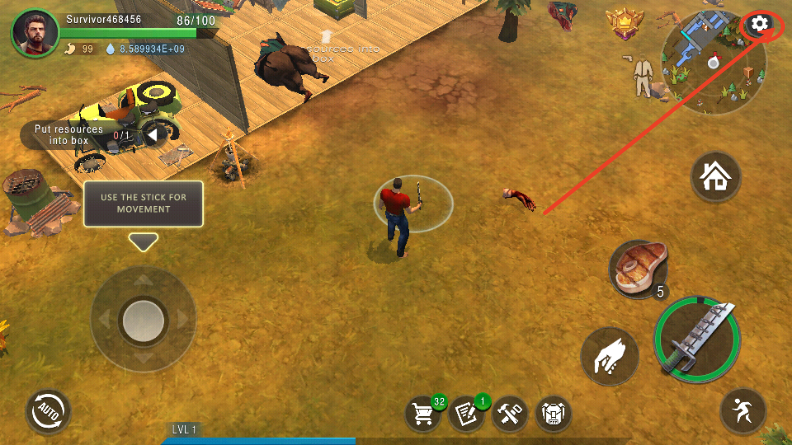
Task: Tap the movement joystick knob
Action: point(143,319)
